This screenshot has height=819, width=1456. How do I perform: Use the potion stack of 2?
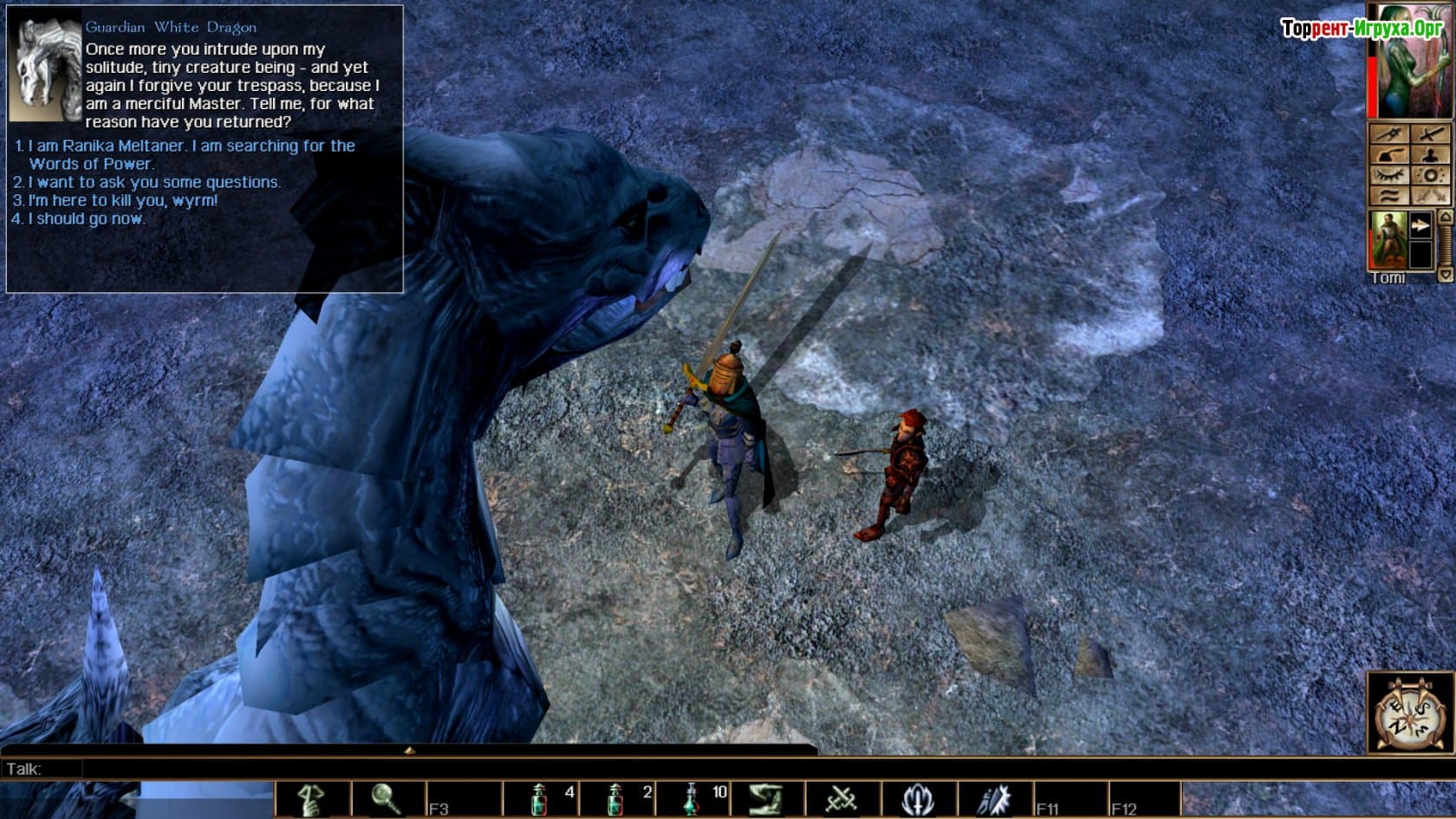click(x=615, y=799)
